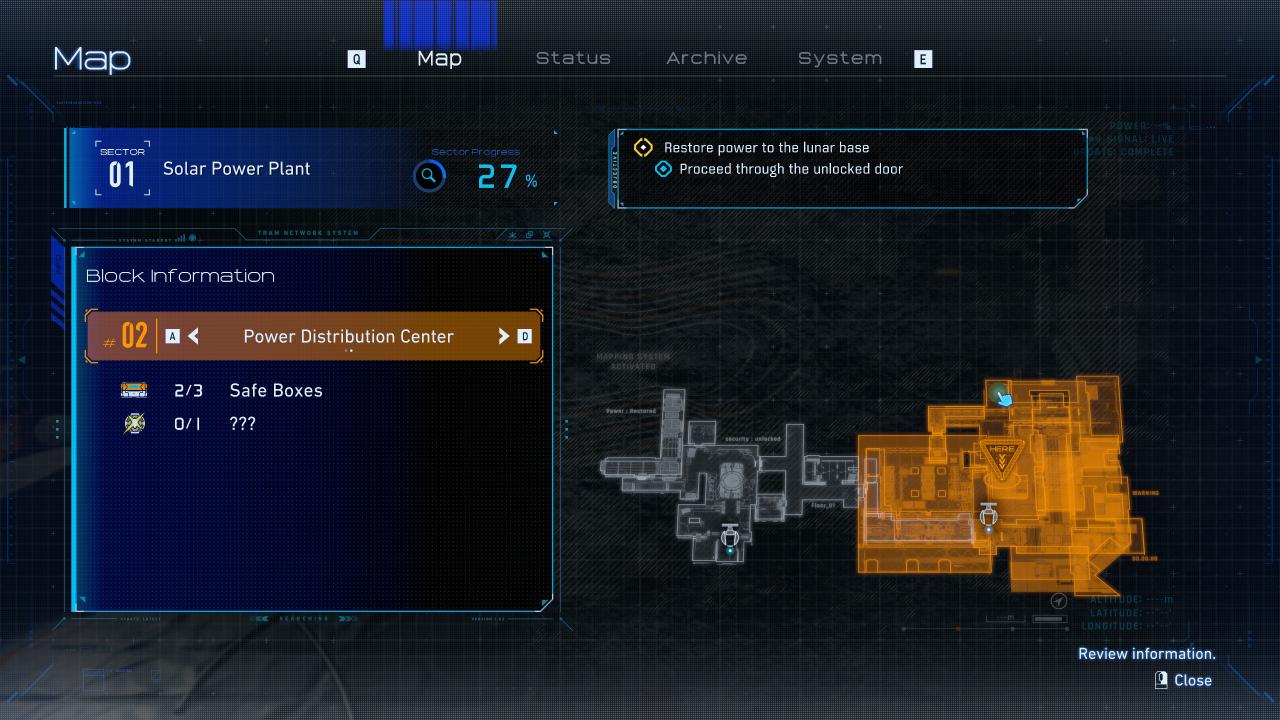Viewport: 1280px width, 720px height.
Task: Show the previous block with left arrow
Action: (x=194, y=336)
